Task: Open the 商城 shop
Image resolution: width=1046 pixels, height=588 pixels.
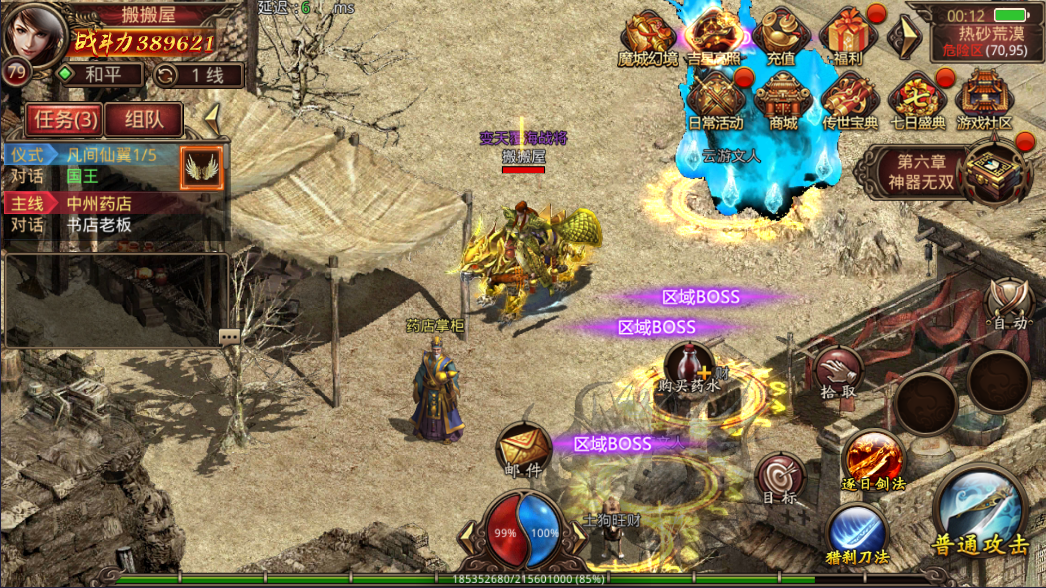Action: 783,101
